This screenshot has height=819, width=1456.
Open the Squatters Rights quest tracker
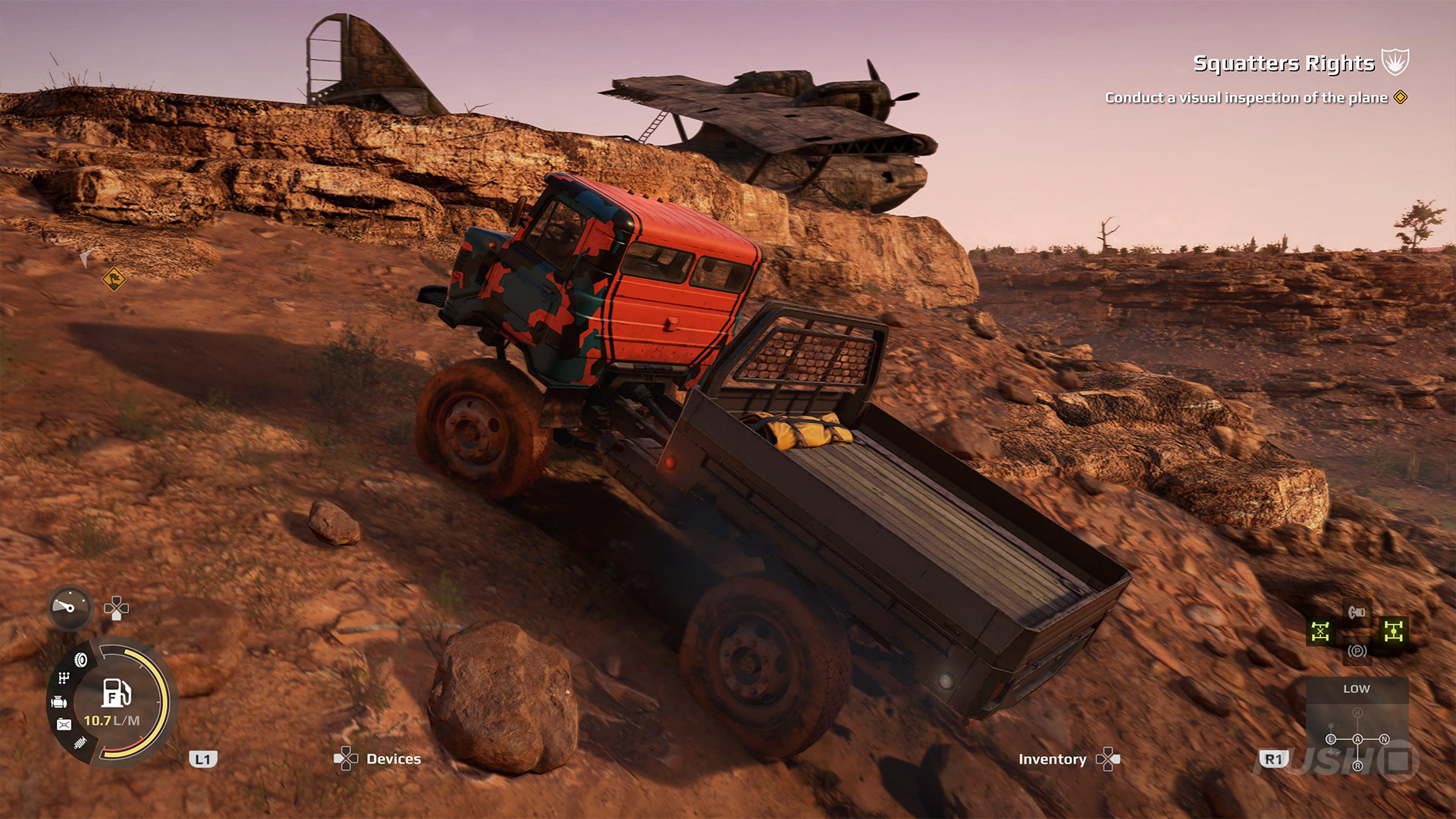pyautogui.click(x=1283, y=63)
